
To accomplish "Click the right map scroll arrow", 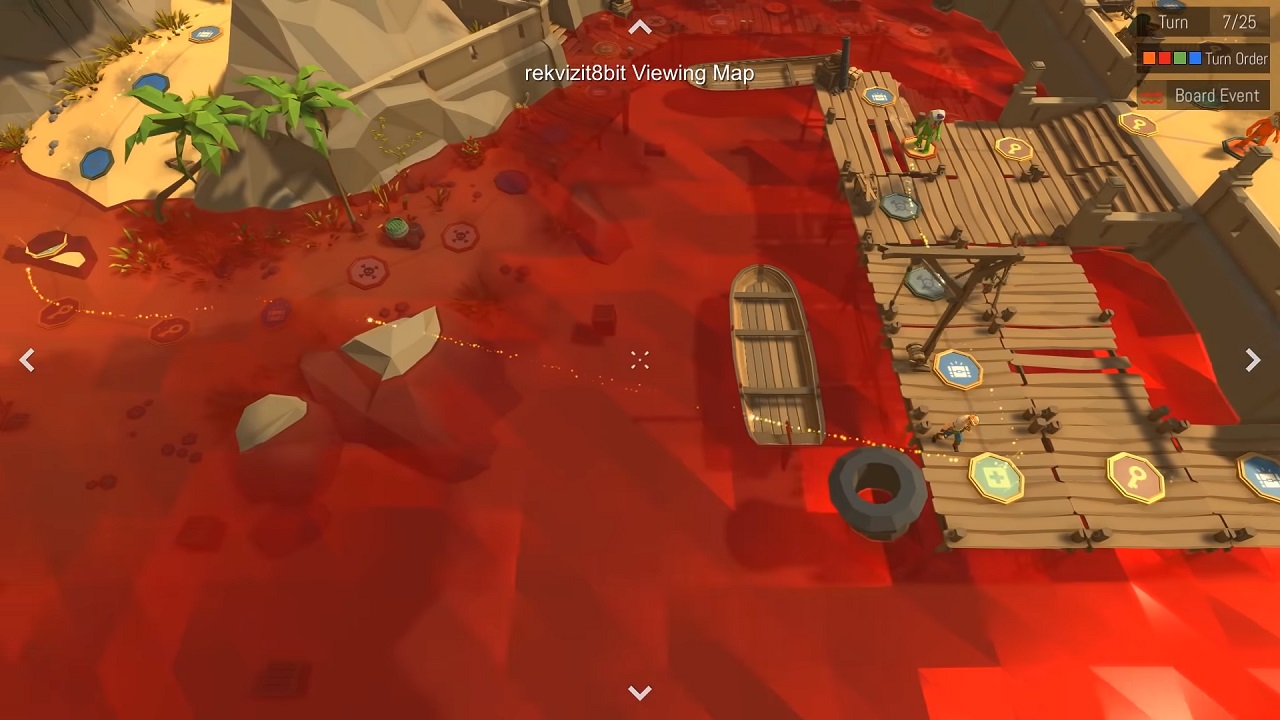I will point(1252,361).
